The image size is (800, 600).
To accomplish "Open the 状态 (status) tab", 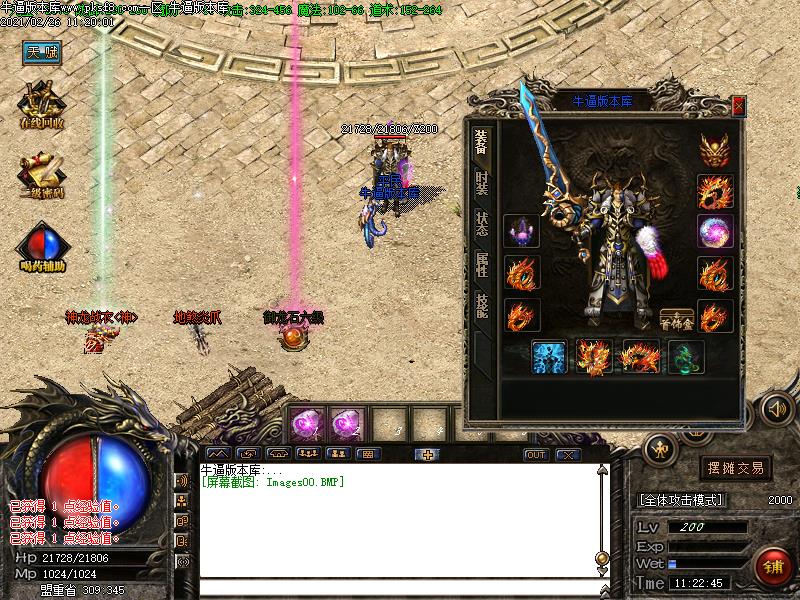I will tap(482, 223).
